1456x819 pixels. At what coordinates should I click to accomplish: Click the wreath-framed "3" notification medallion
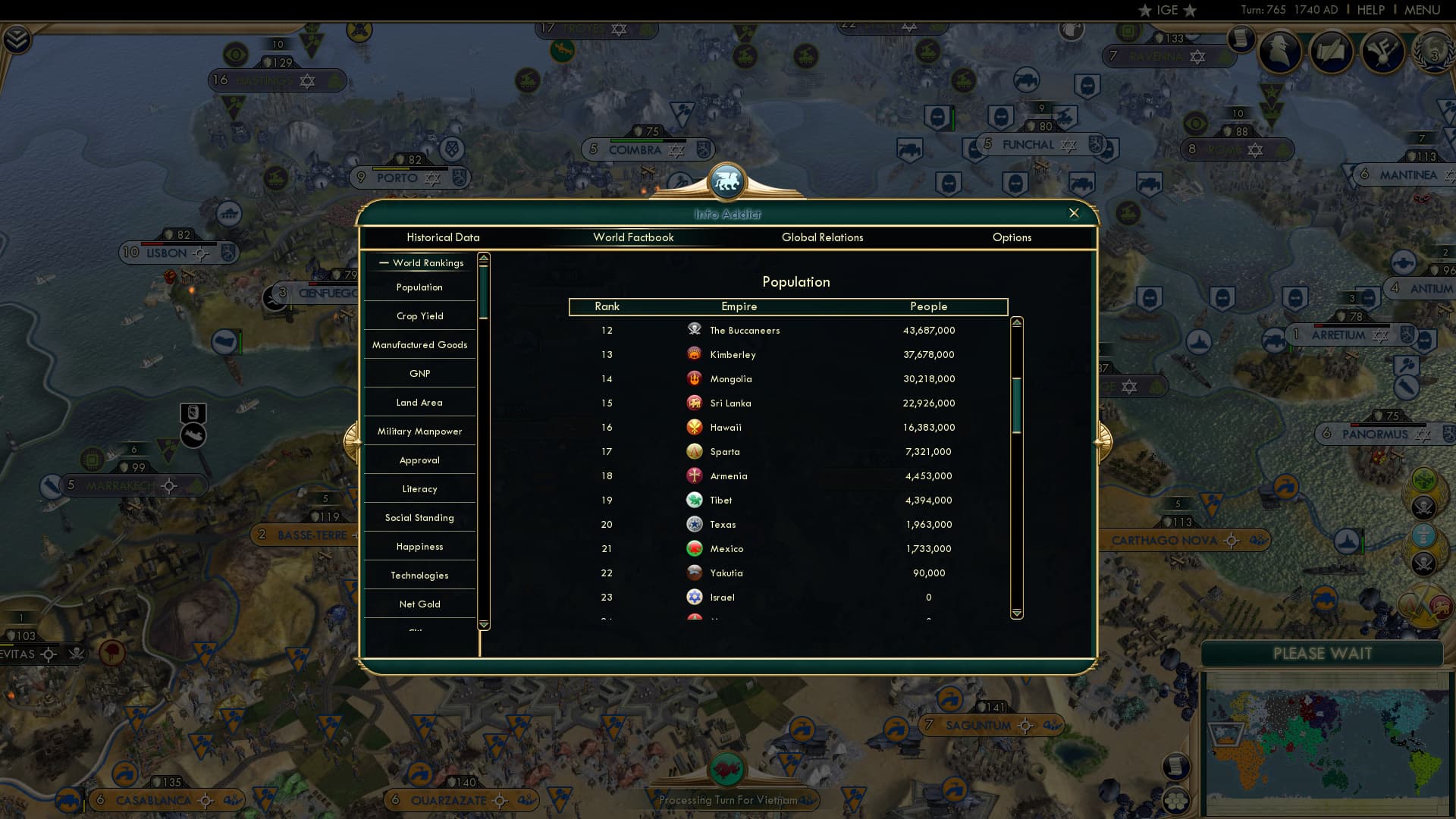click(1436, 53)
